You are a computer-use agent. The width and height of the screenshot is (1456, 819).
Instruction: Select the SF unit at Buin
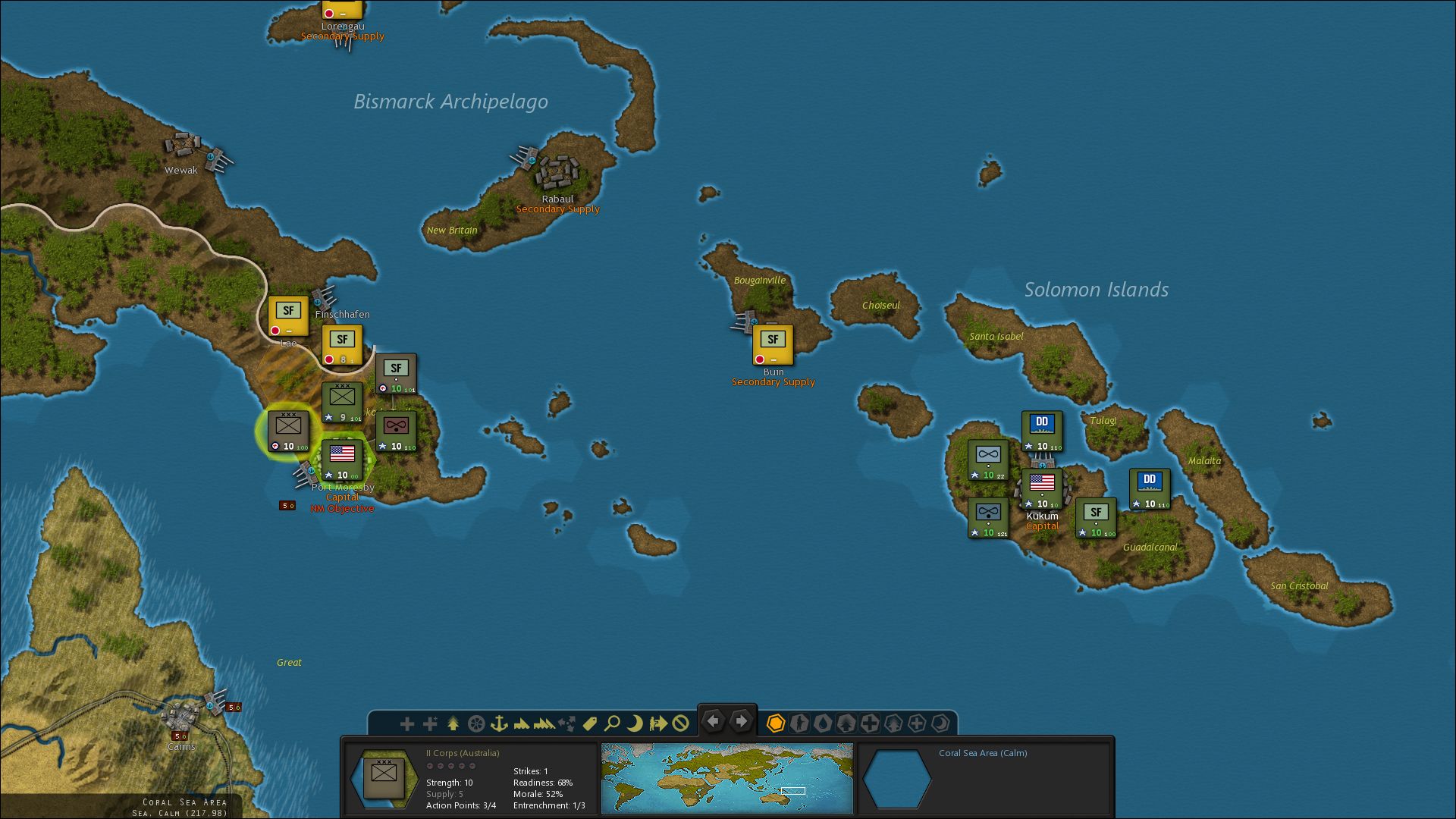point(773,343)
